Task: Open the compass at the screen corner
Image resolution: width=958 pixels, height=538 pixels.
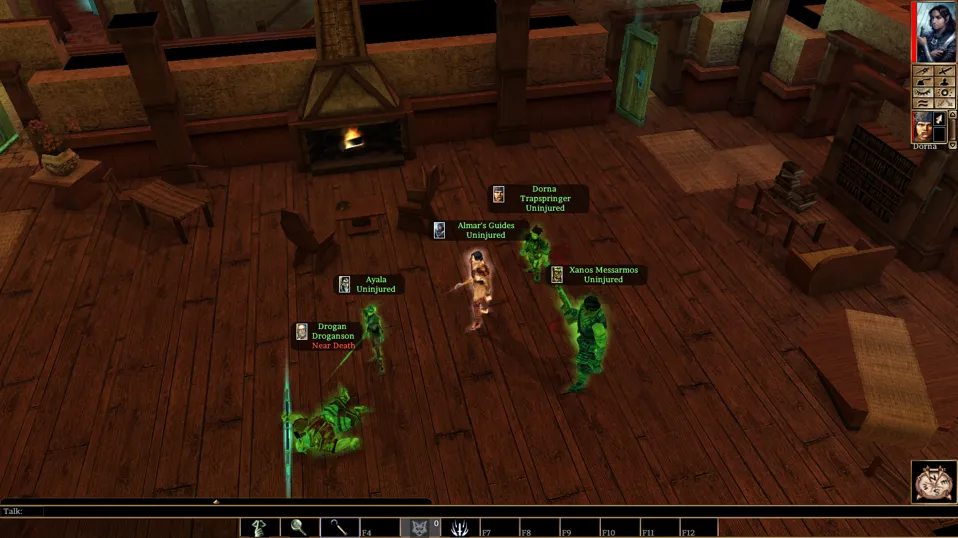Action: pyautogui.click(x=934, y=482)
